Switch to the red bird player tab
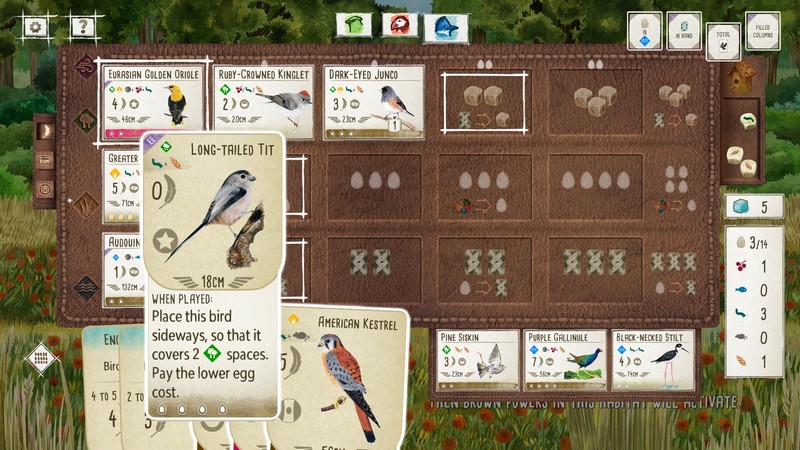 399,25
